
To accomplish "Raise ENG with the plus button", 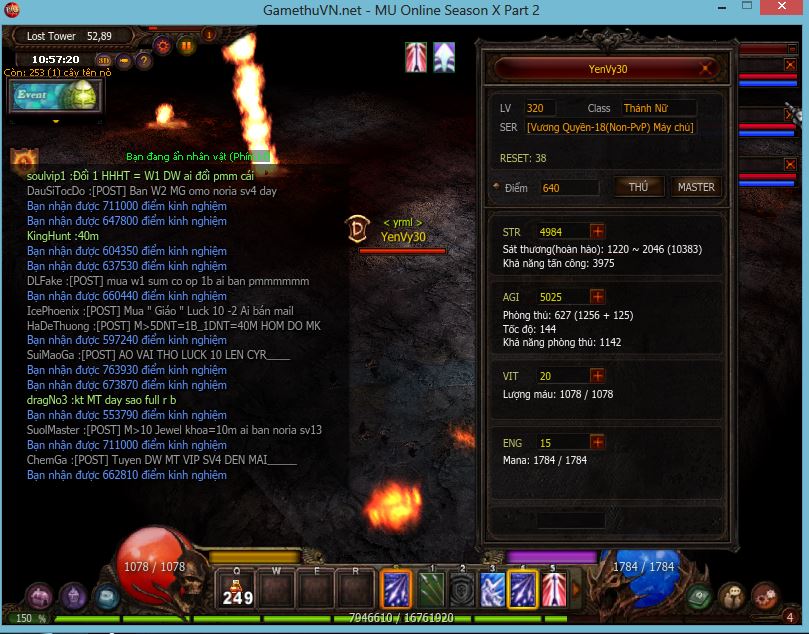I will coord(597,442).
